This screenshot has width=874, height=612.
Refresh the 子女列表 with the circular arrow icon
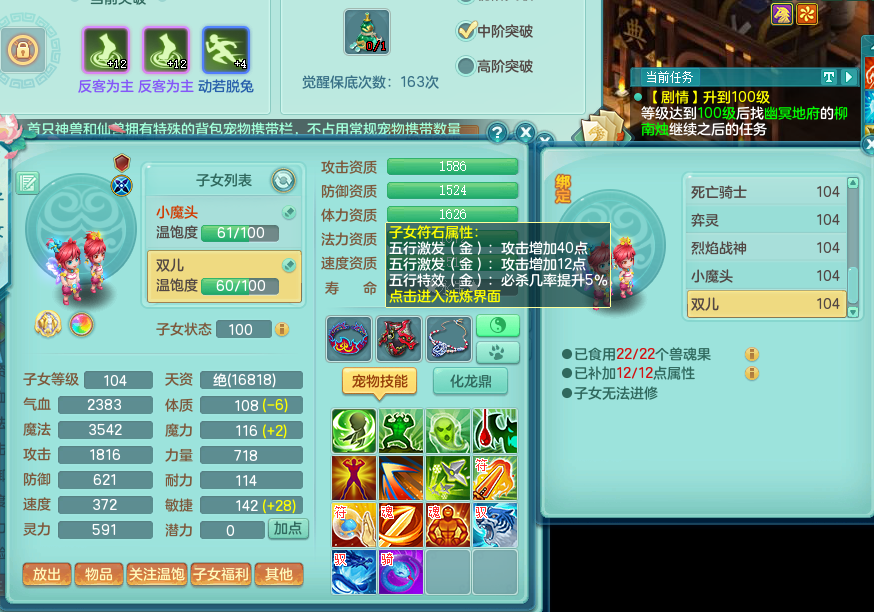[x=283, y=180]
